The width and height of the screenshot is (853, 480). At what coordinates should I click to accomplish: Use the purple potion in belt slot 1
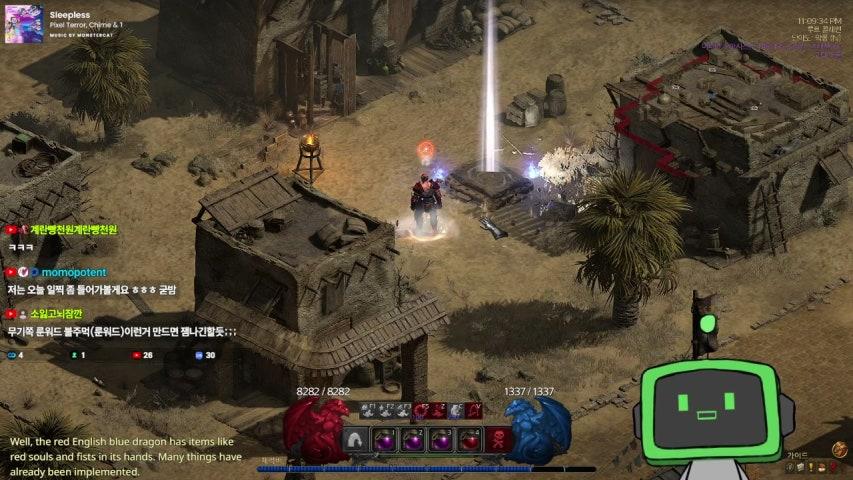click(x=384, y=439)
